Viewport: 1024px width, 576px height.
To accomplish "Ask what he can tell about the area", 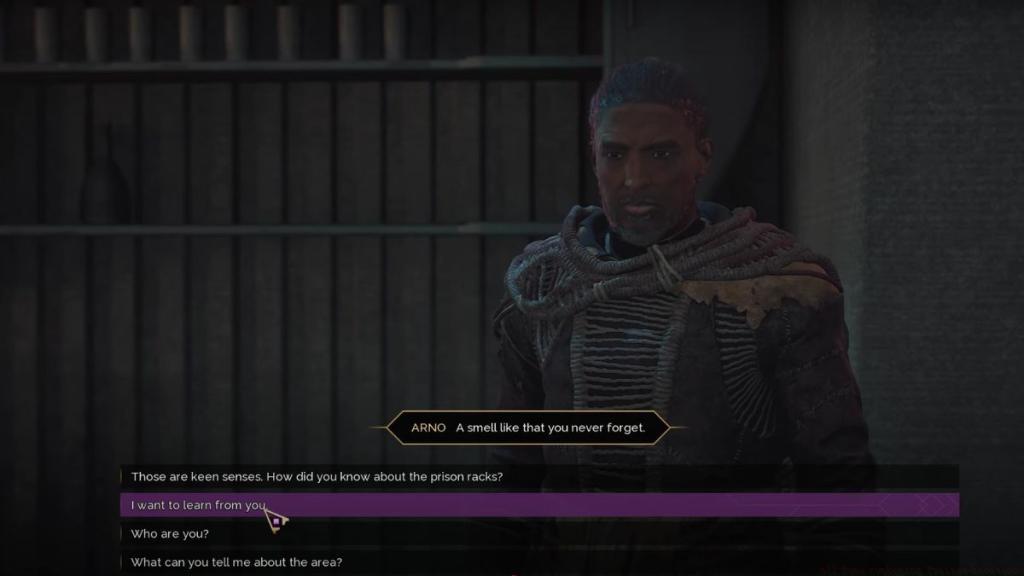I will 236,562.
